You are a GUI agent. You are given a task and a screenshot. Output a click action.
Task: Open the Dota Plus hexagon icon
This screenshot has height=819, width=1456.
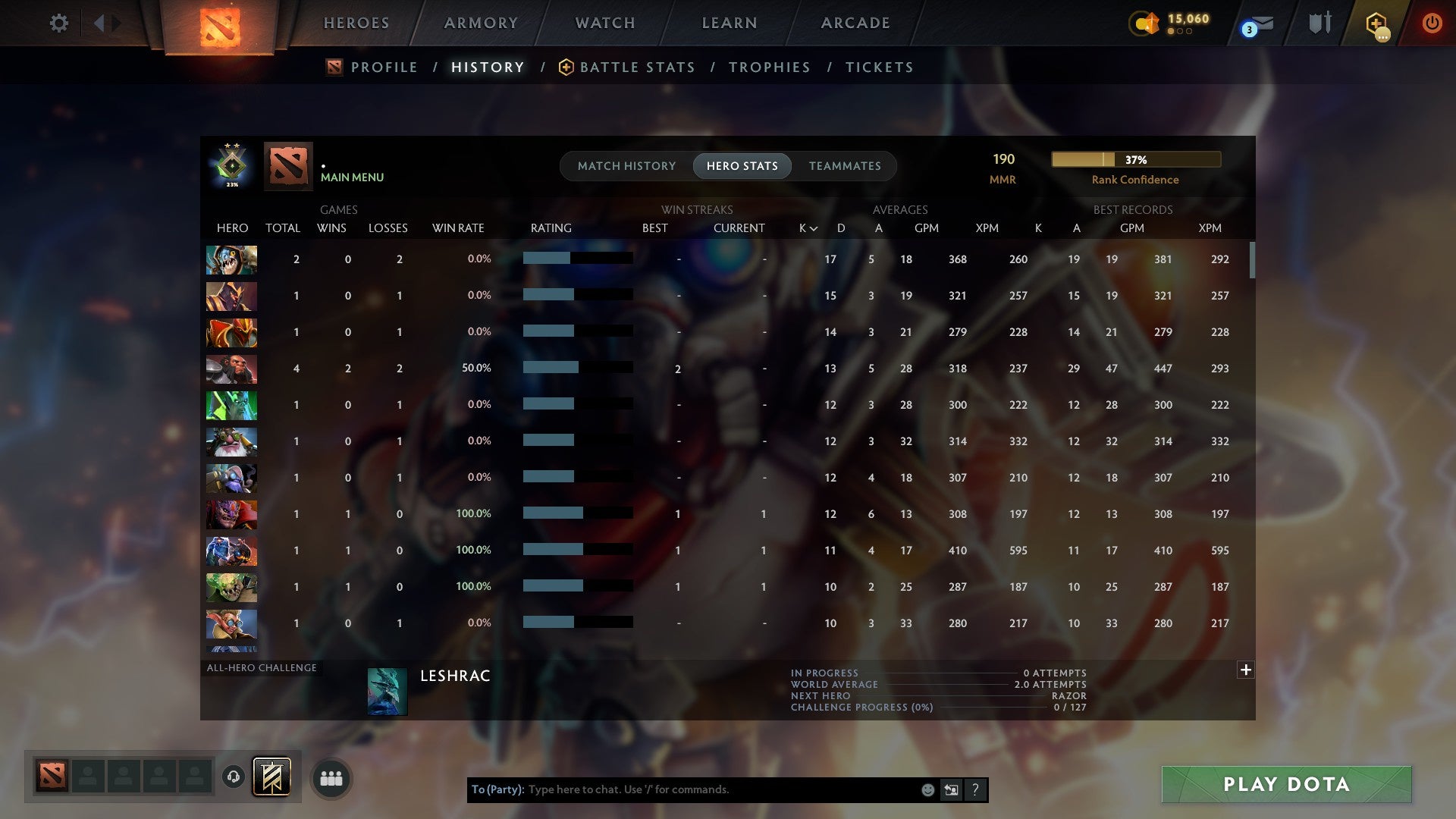pos(1374,23)
